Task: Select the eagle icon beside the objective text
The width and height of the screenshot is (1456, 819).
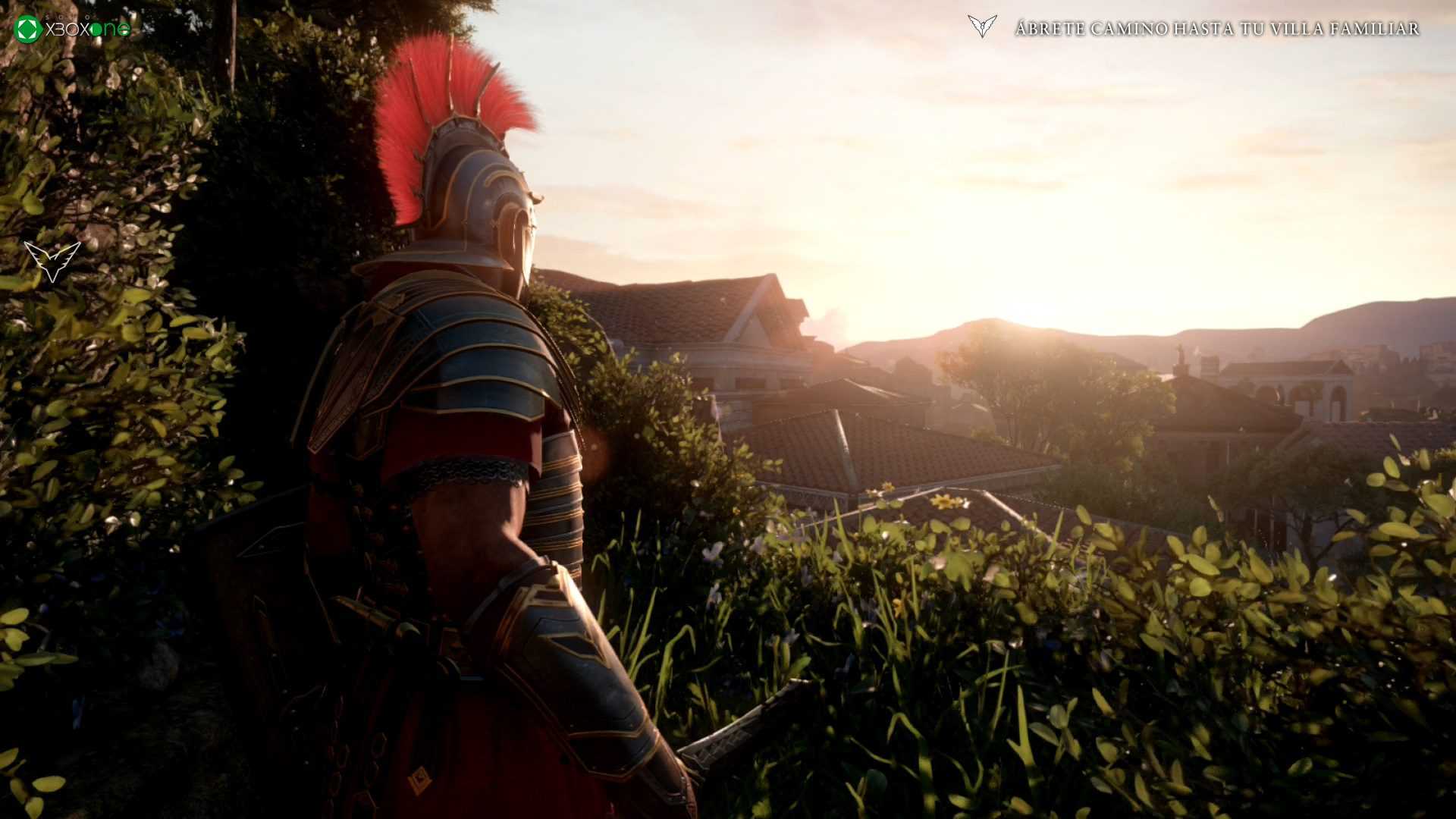Action: click(982, 27)
